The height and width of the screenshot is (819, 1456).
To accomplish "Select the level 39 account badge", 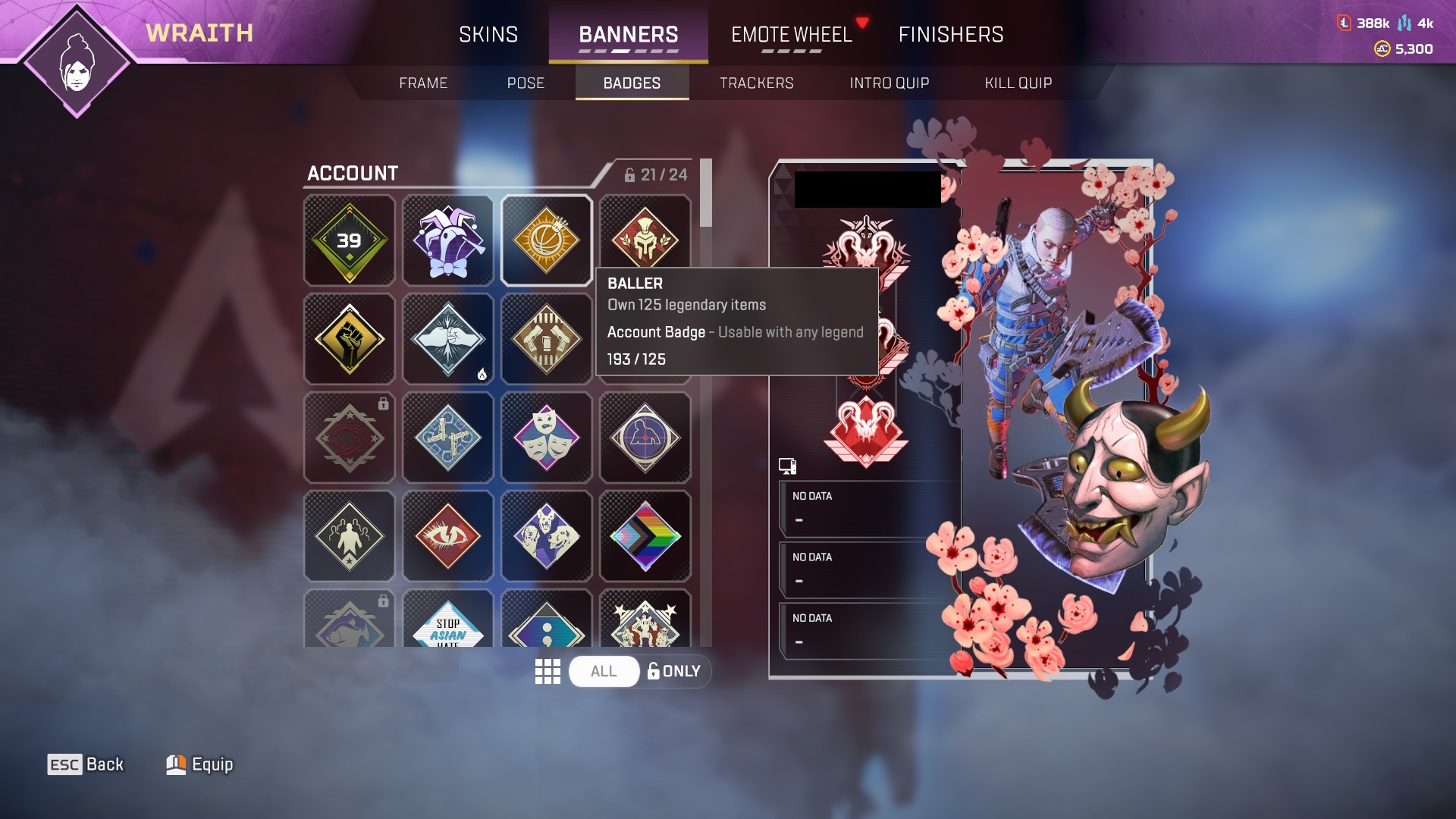I will click(x=349, y=240).
